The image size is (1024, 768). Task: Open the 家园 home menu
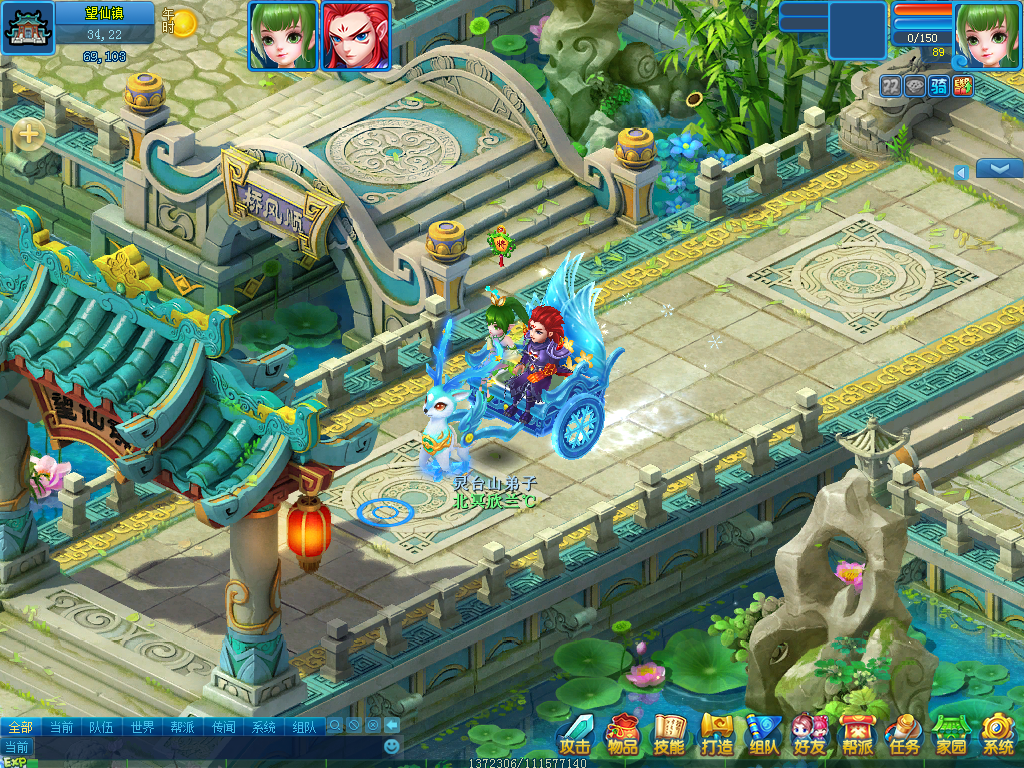(x=951, y=735)
